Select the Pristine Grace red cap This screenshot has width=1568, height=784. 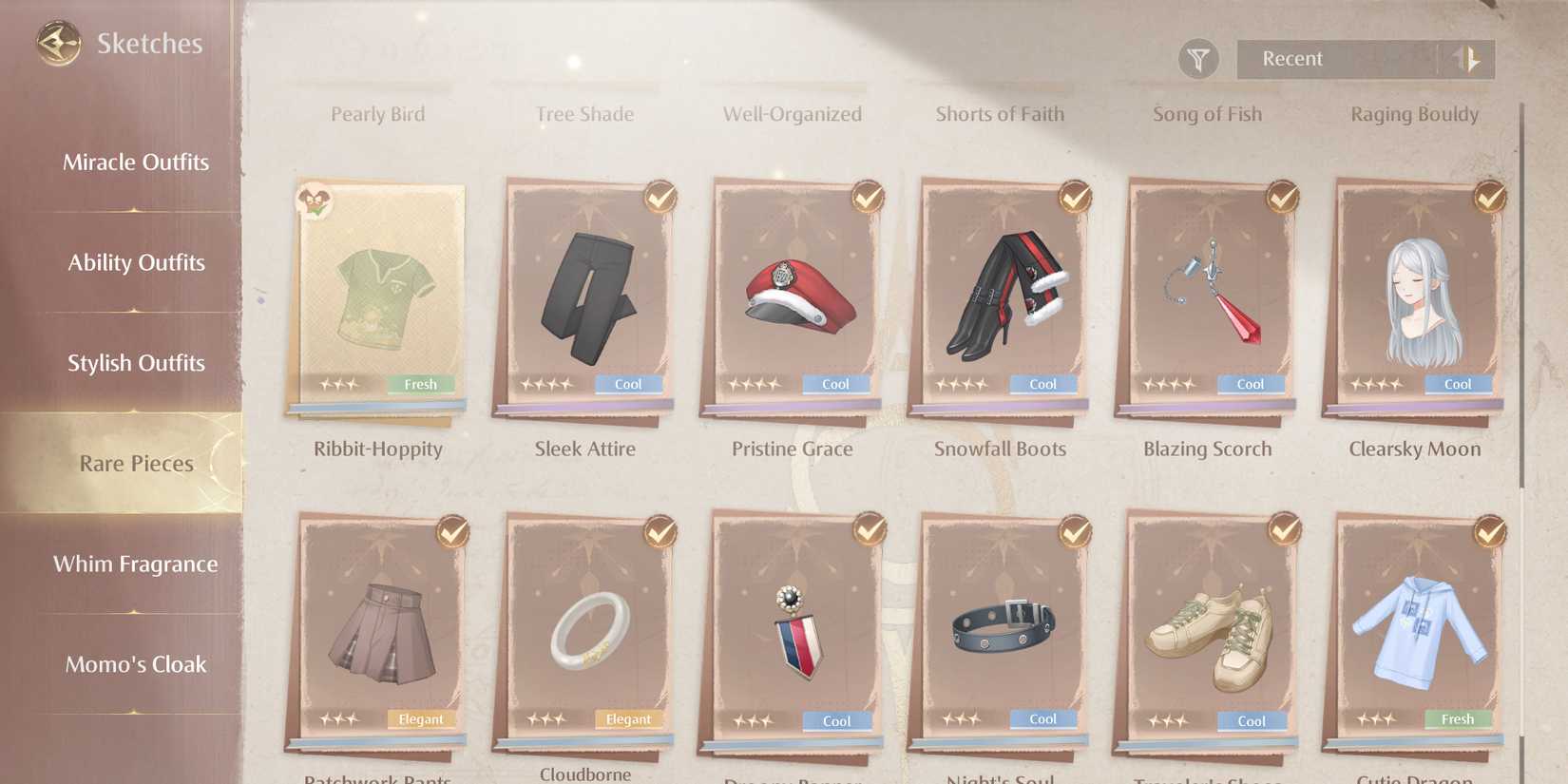click(791, 299)
